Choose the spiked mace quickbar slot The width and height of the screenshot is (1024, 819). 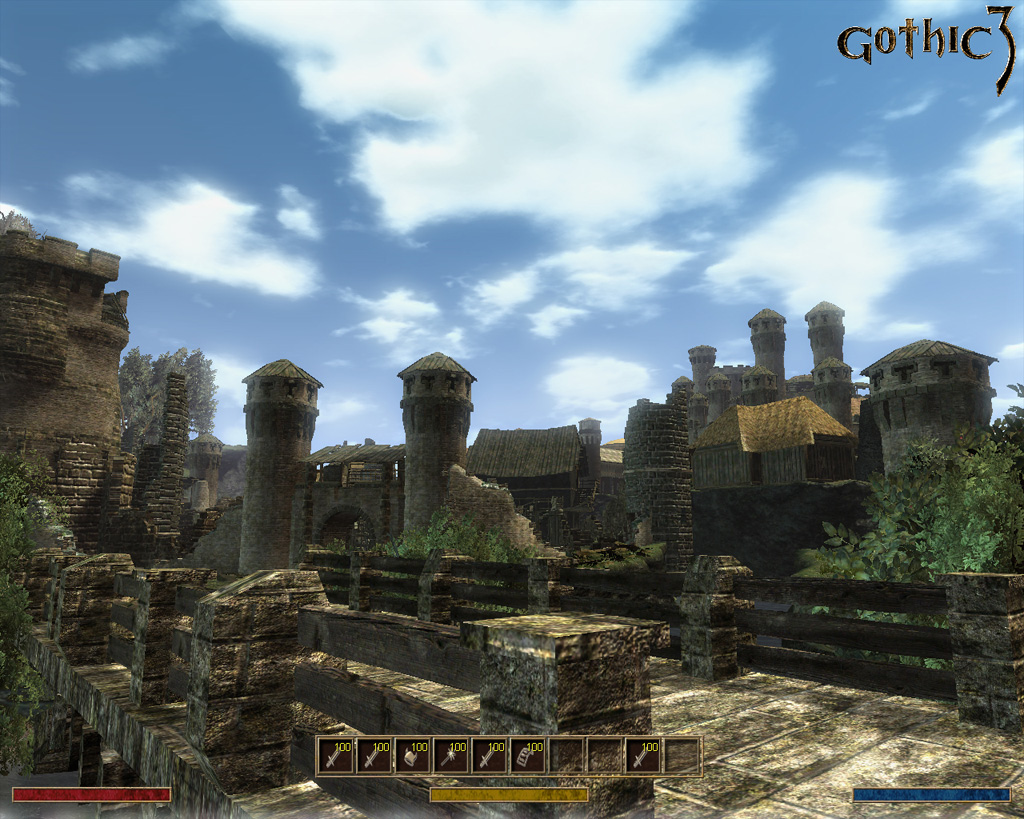[450, 756]
